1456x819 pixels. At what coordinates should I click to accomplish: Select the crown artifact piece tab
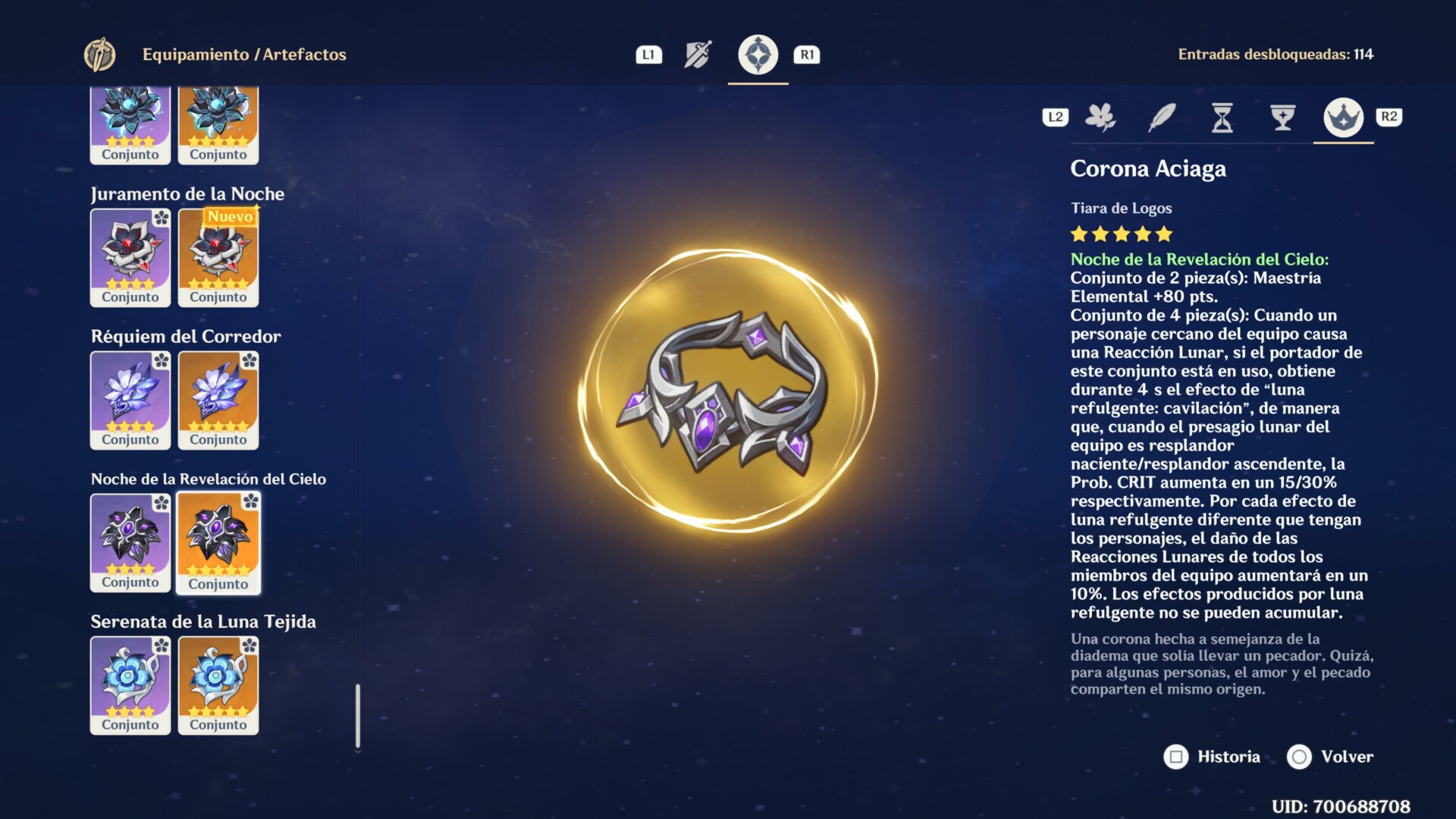[x=1343, y=118]
